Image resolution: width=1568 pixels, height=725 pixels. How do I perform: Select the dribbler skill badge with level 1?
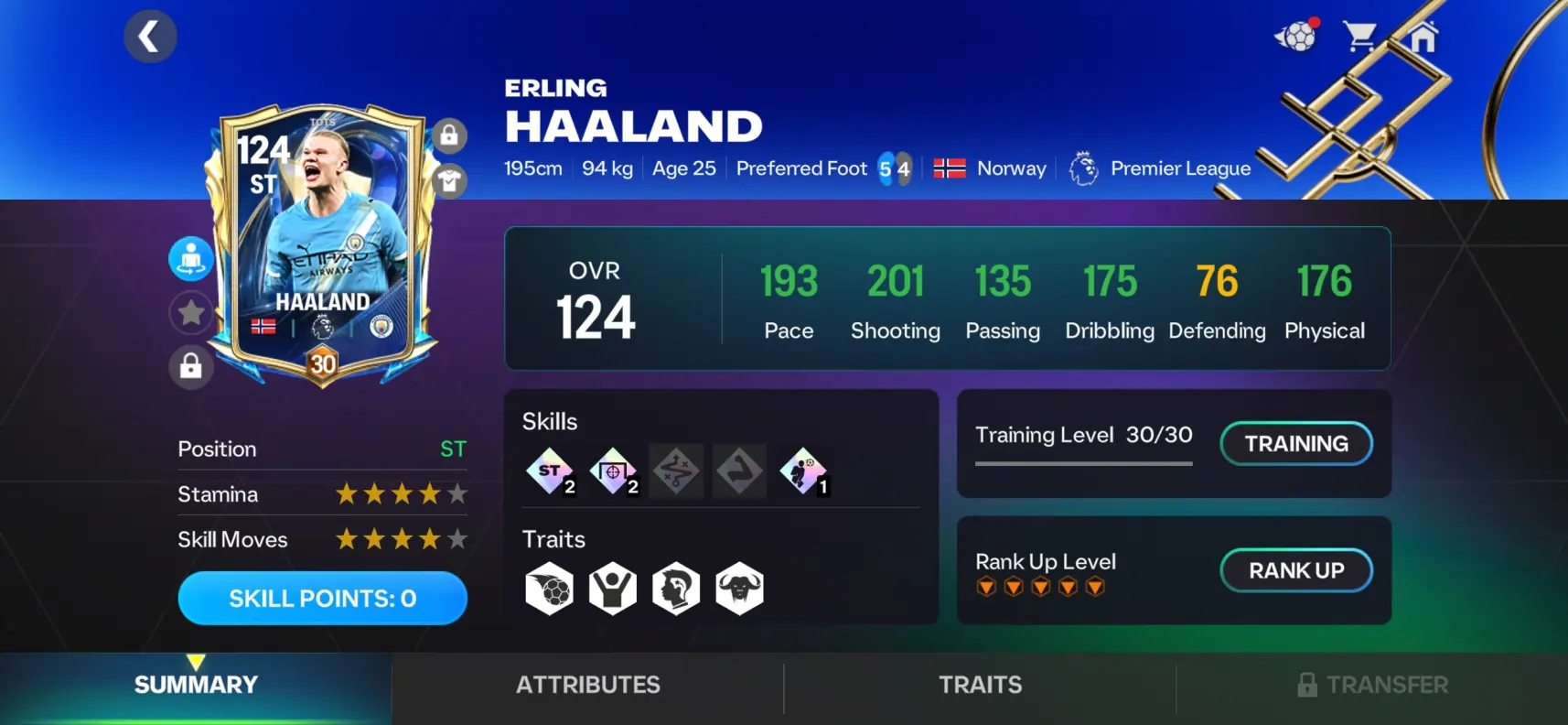pos(802,471)
